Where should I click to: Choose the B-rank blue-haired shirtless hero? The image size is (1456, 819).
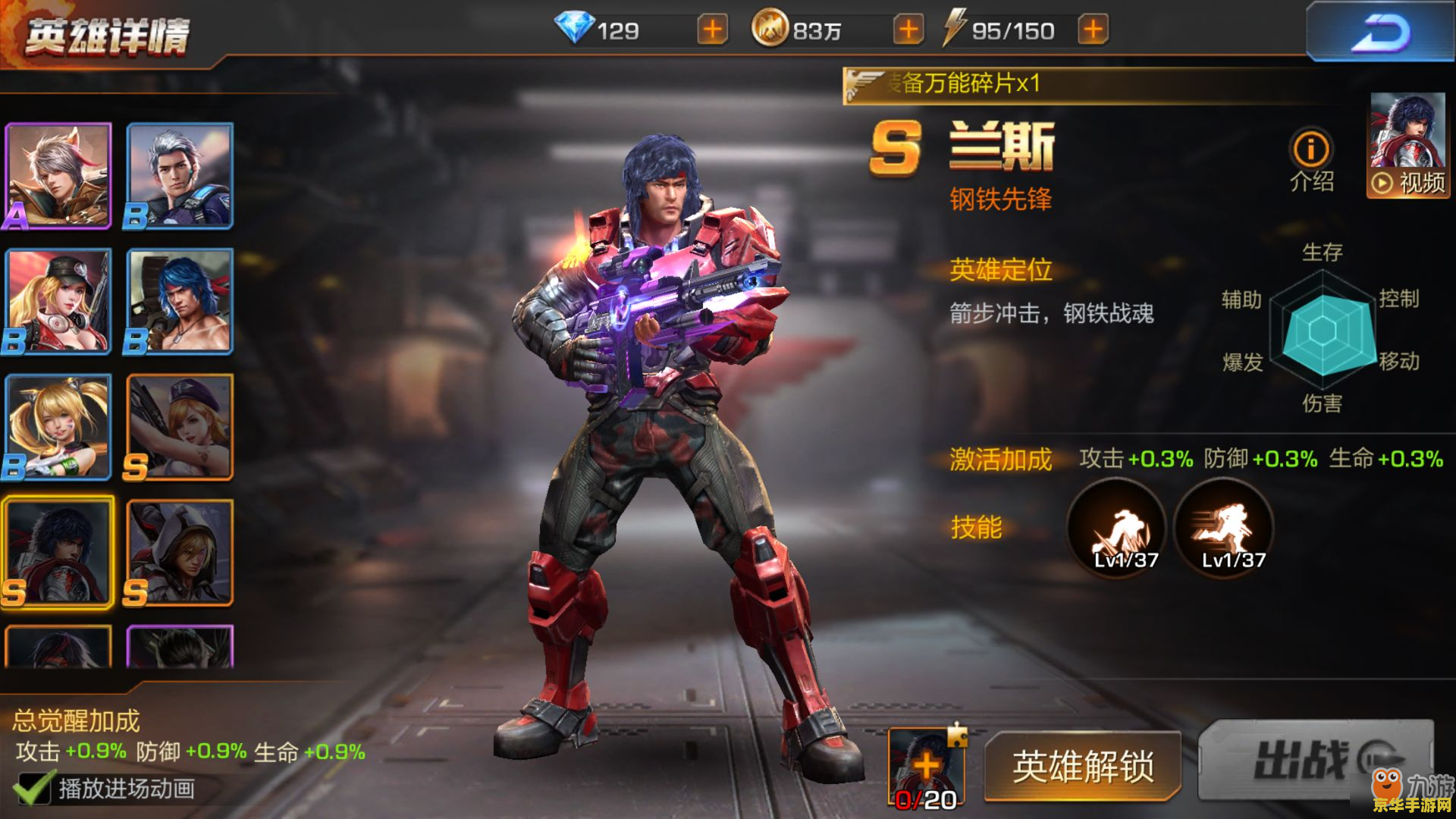(x=180, y=302)
